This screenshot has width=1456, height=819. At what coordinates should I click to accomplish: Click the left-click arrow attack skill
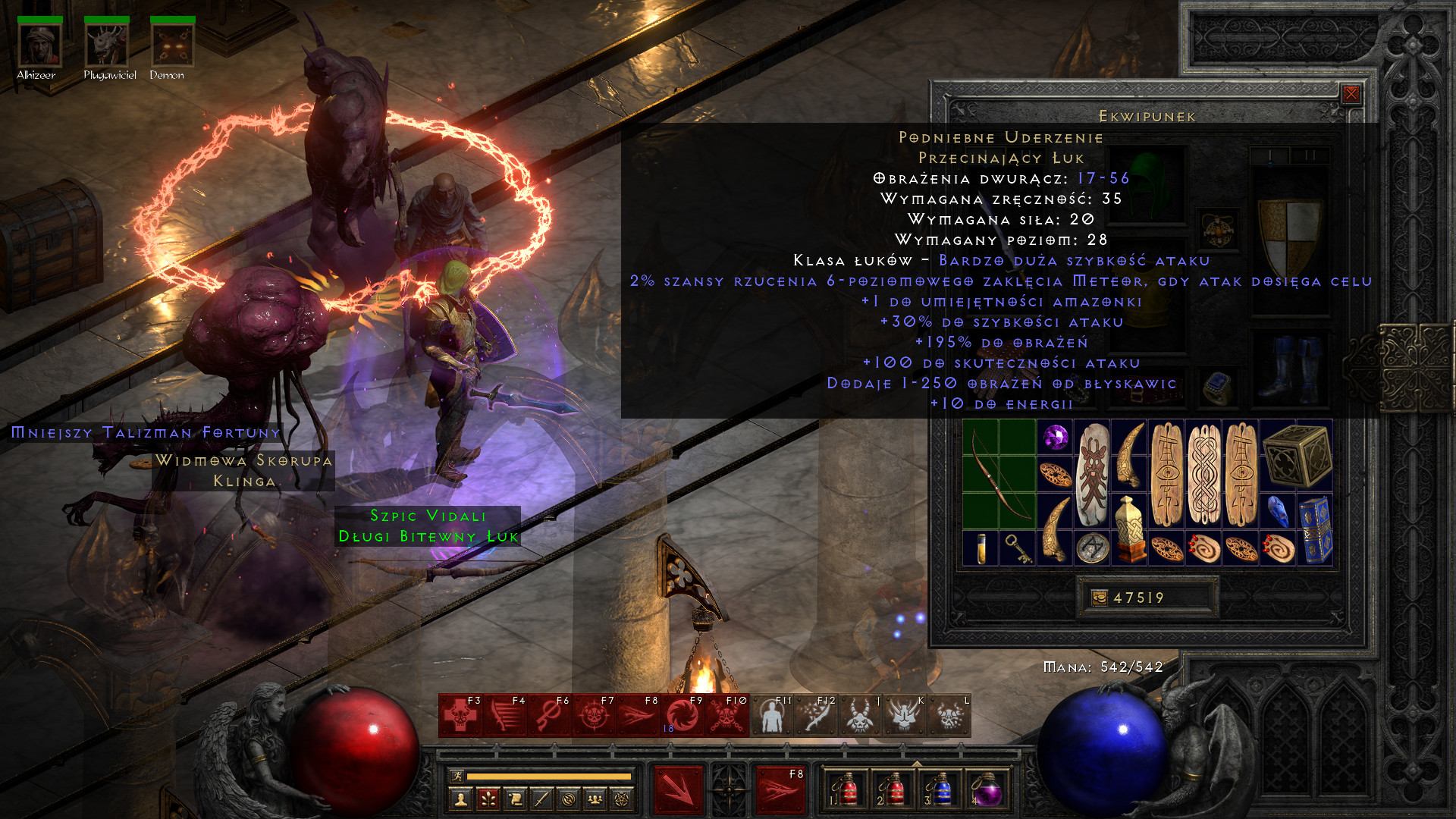tap(679, 789)
